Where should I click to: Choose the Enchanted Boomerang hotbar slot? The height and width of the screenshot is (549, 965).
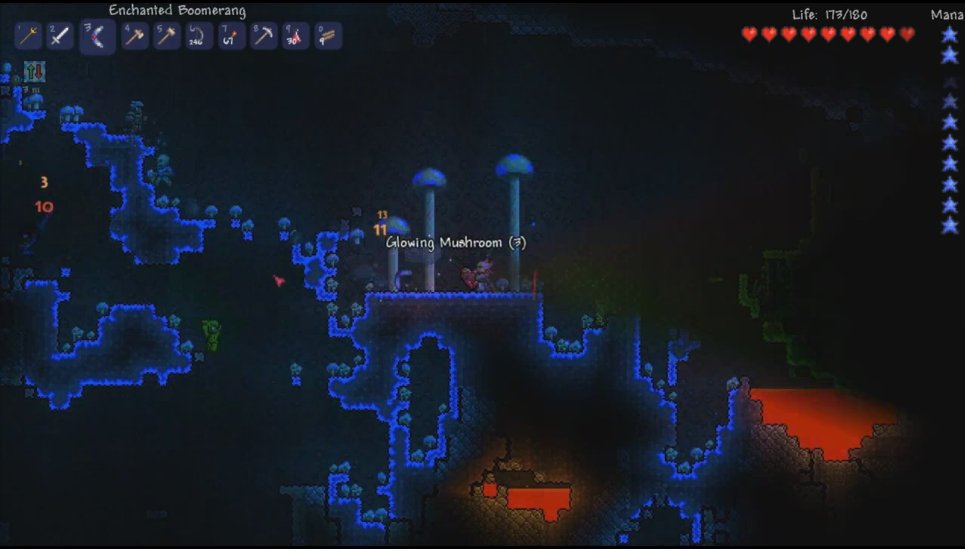tap(97, 38)
